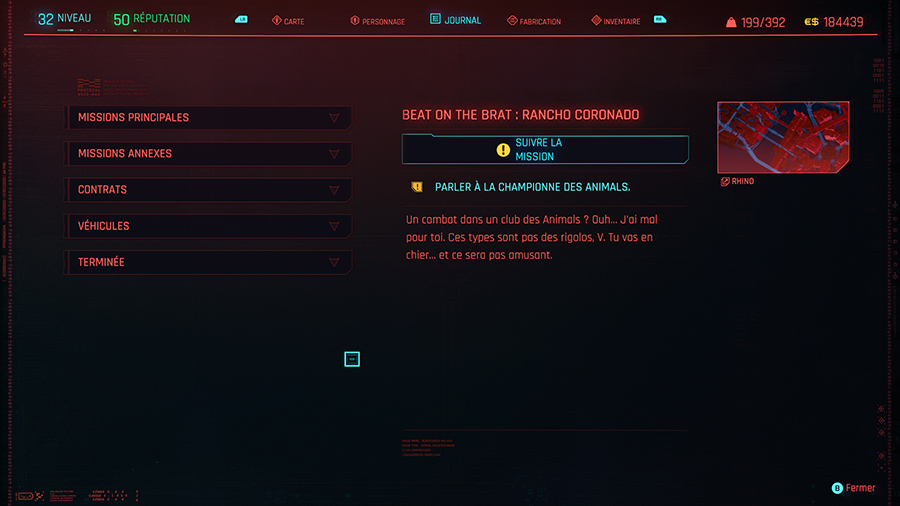This screenshot has height=506, width=900.
Task: Expand the Missions Principales category
Action: (208, 118)
